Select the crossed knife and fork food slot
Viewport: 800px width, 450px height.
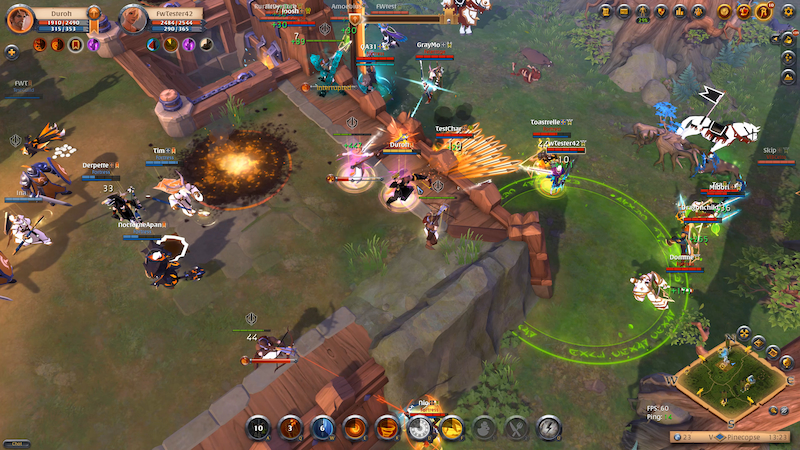[517, 429]
